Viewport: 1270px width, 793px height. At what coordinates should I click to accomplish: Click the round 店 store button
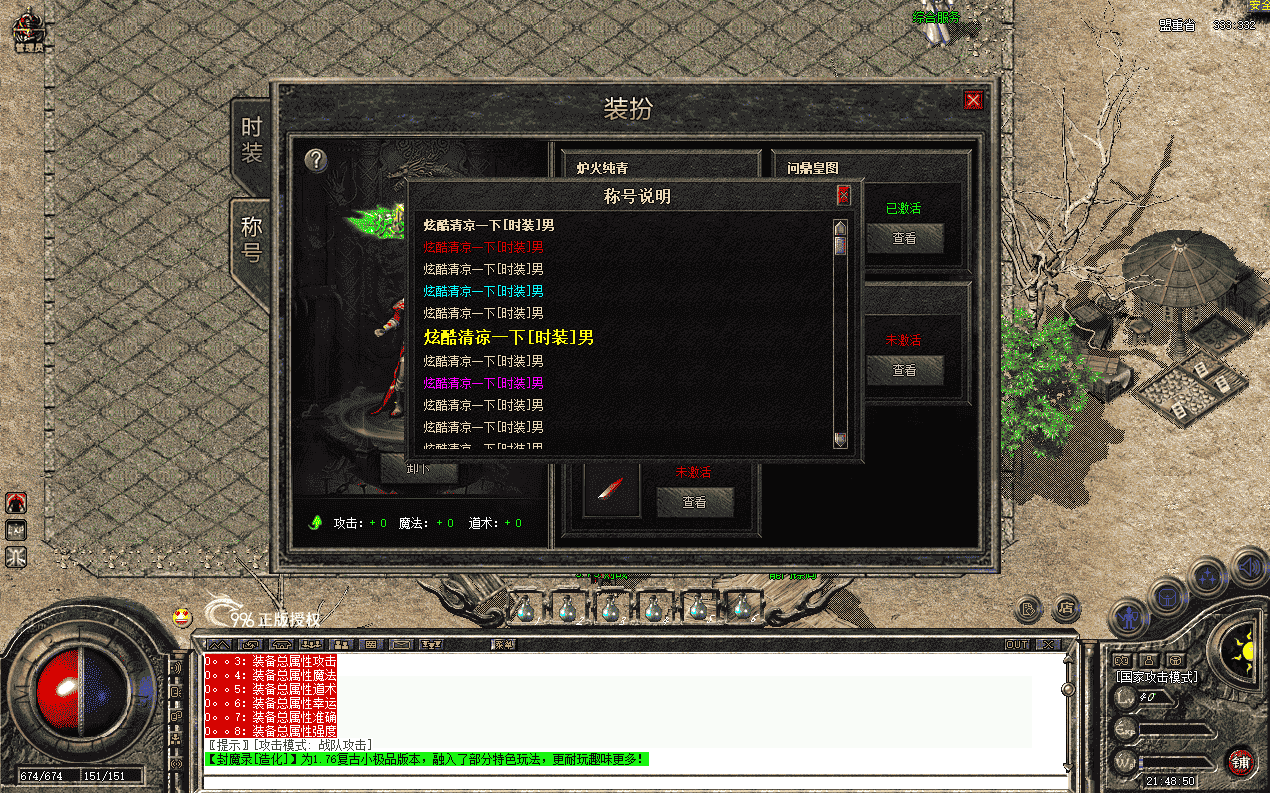point(1067,607)
